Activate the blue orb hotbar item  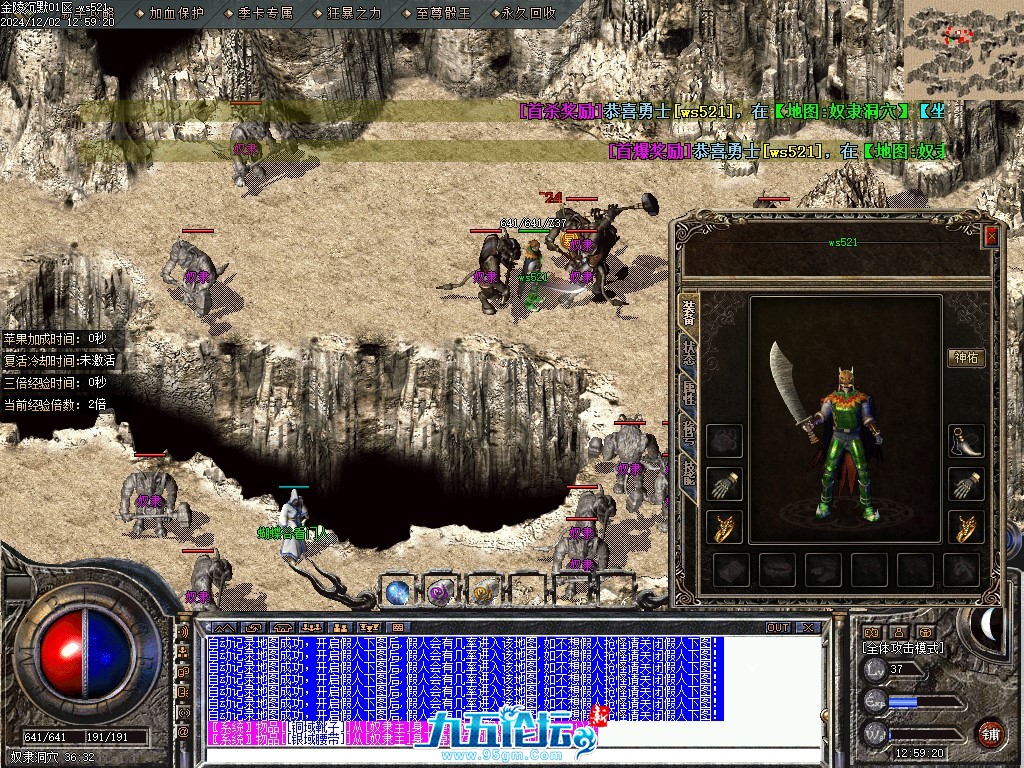pos(398,591)
